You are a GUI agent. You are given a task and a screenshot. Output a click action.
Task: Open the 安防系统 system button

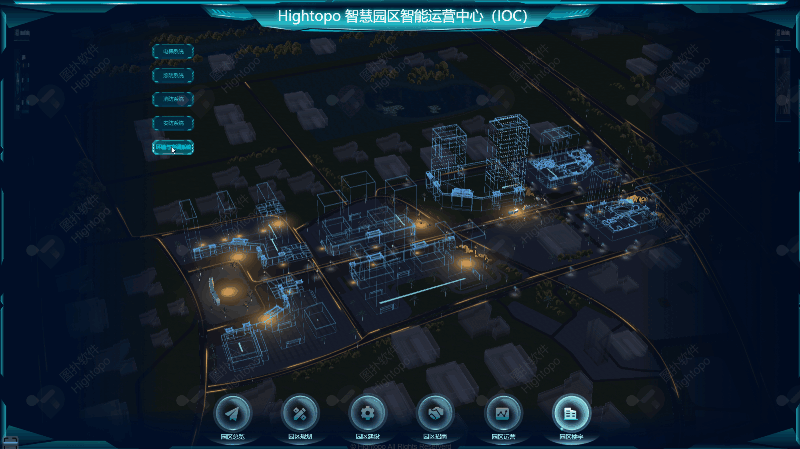(x=173, y=123)
